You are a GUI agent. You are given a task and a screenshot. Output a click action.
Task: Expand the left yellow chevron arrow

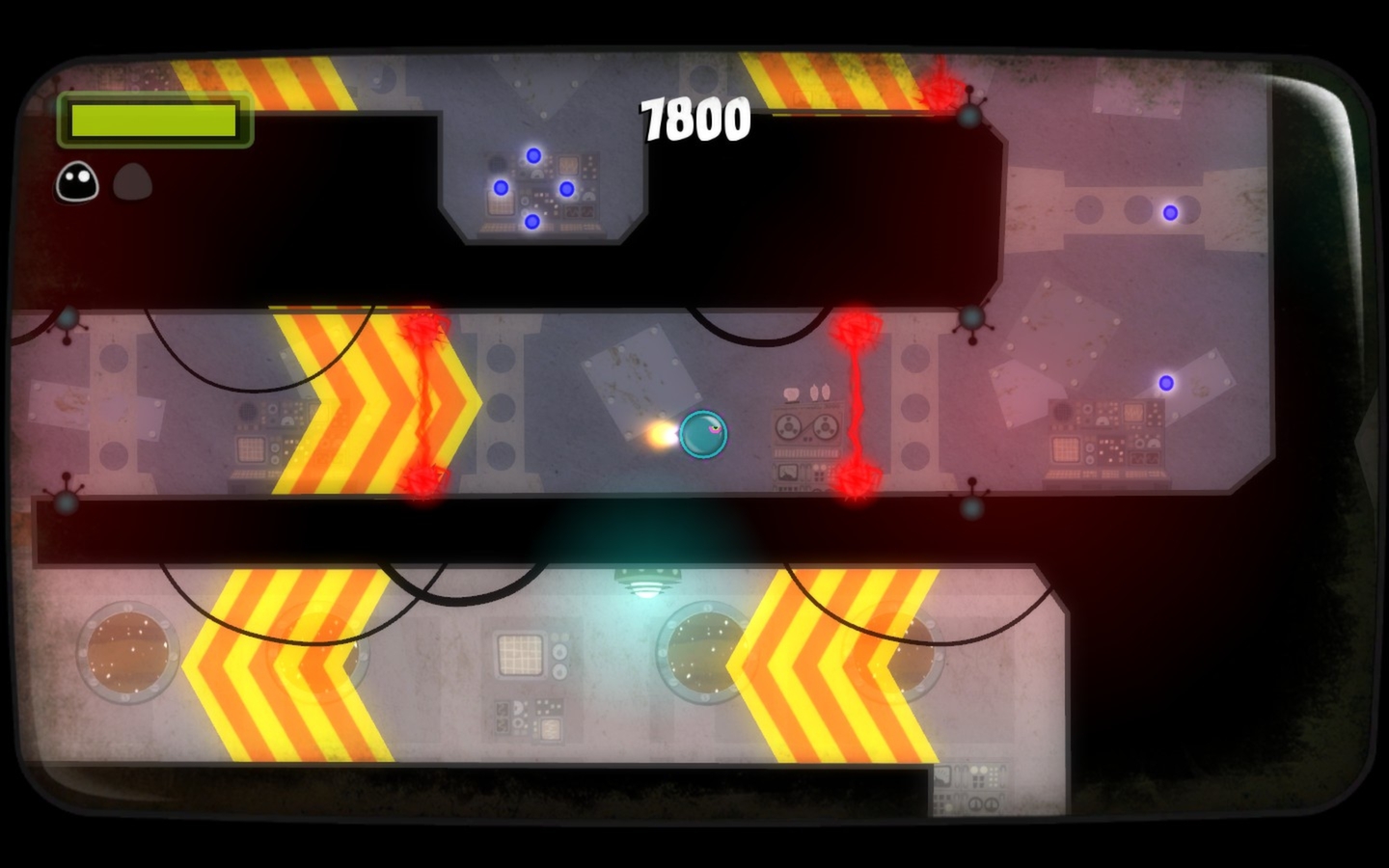376,405
